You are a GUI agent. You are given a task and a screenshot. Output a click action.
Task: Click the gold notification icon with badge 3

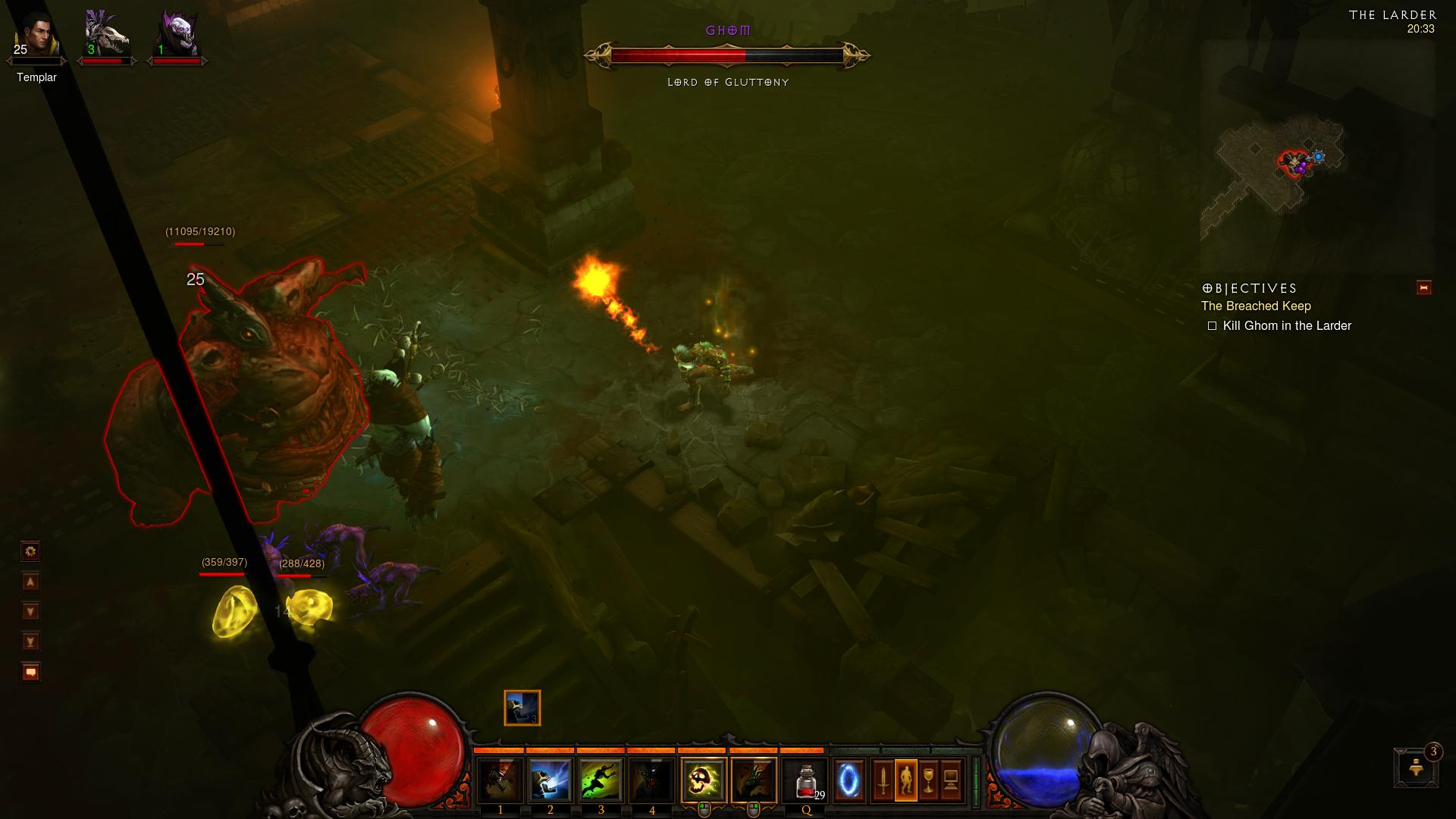1416,768
